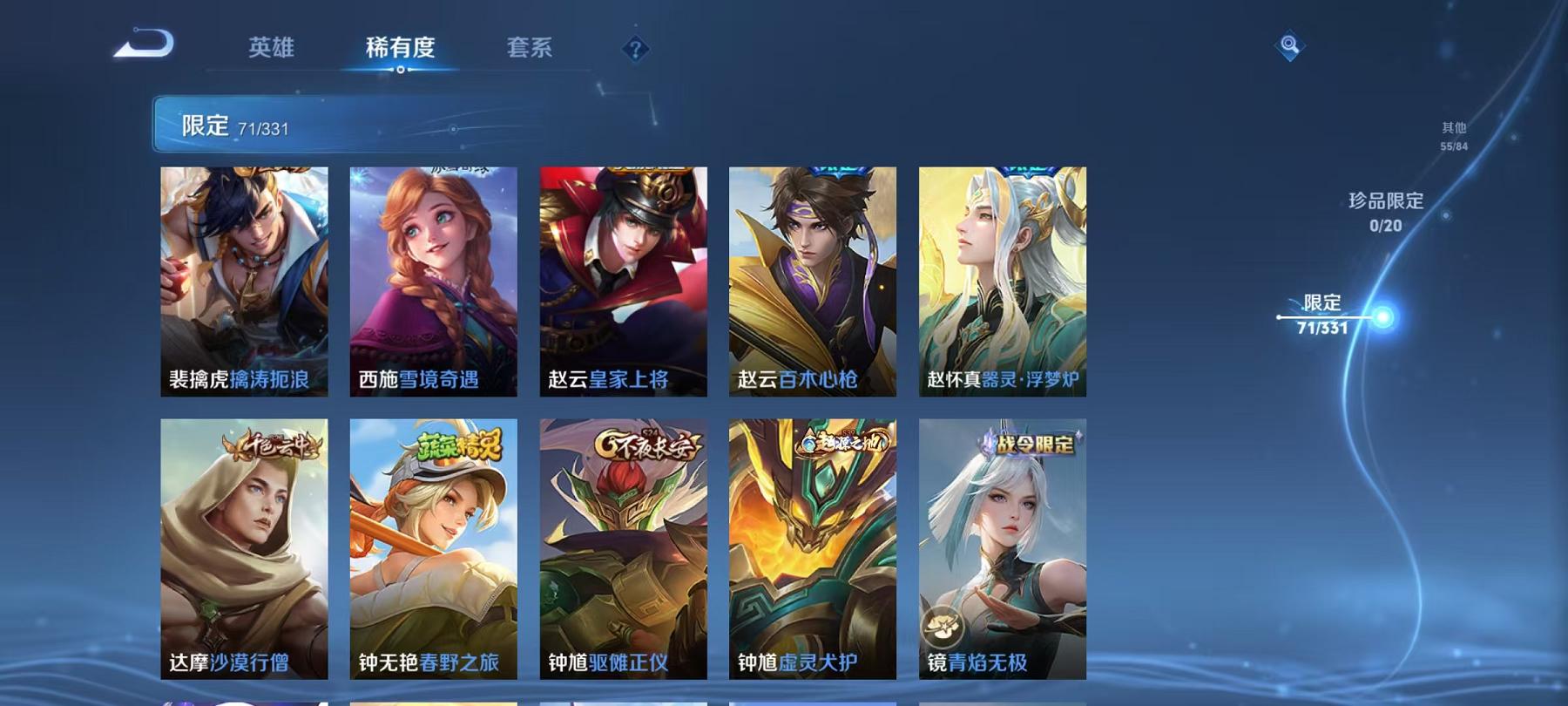Select the 稀有度 tab
Viewport: 1568px width, 706px height.
(402, 50)
